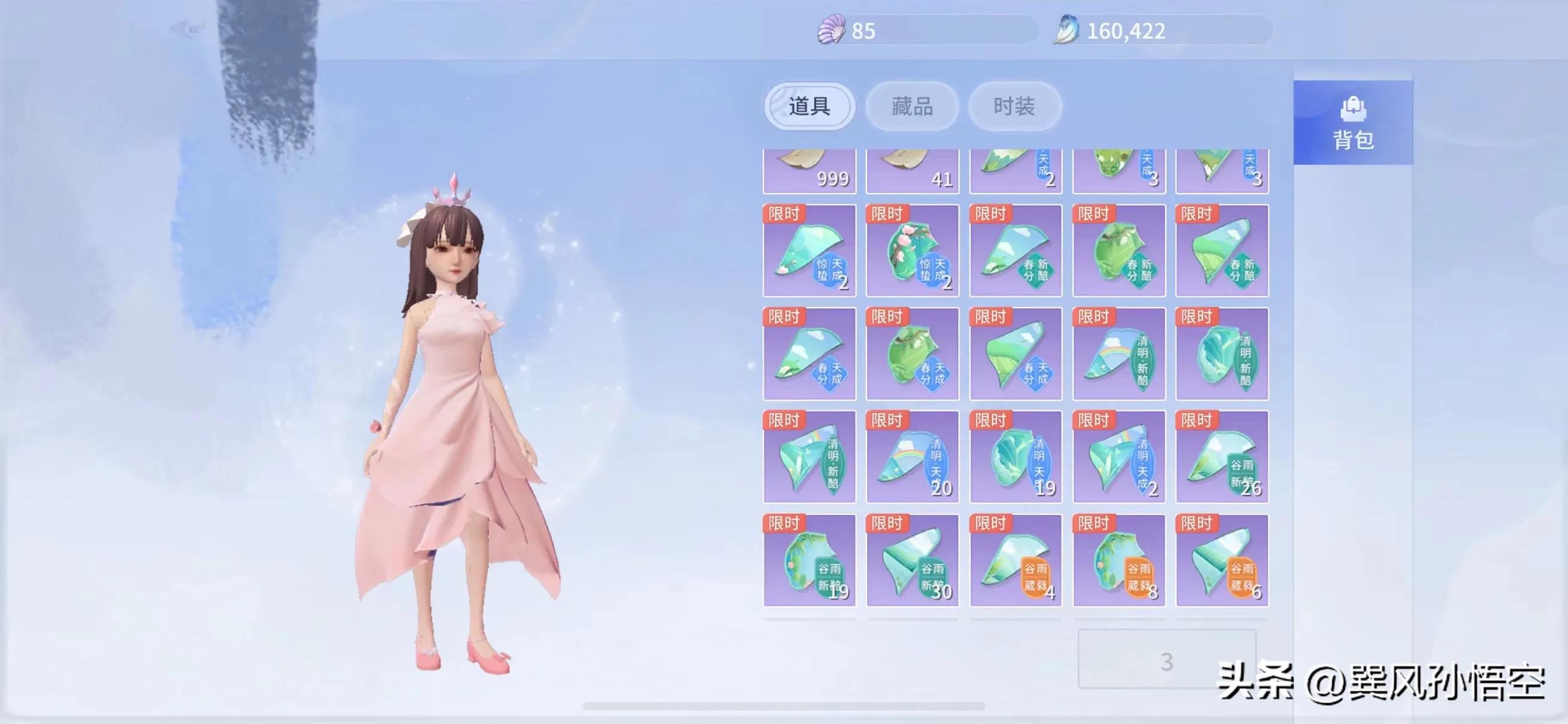The height and width of the screenshot is (724, 1568).
Task: Select the 清明天成 rainbow item with count 20
Action: (912, 457)
